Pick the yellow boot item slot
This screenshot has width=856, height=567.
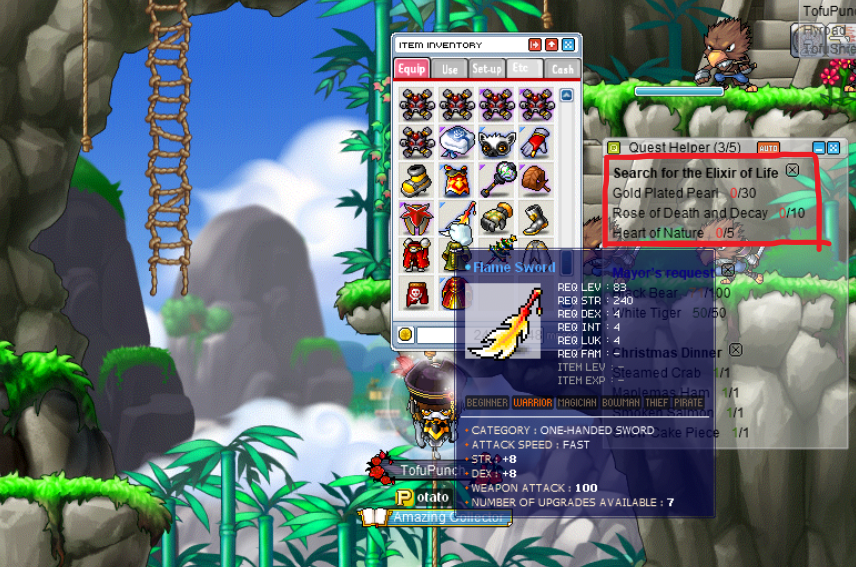[x=416, y=181]
